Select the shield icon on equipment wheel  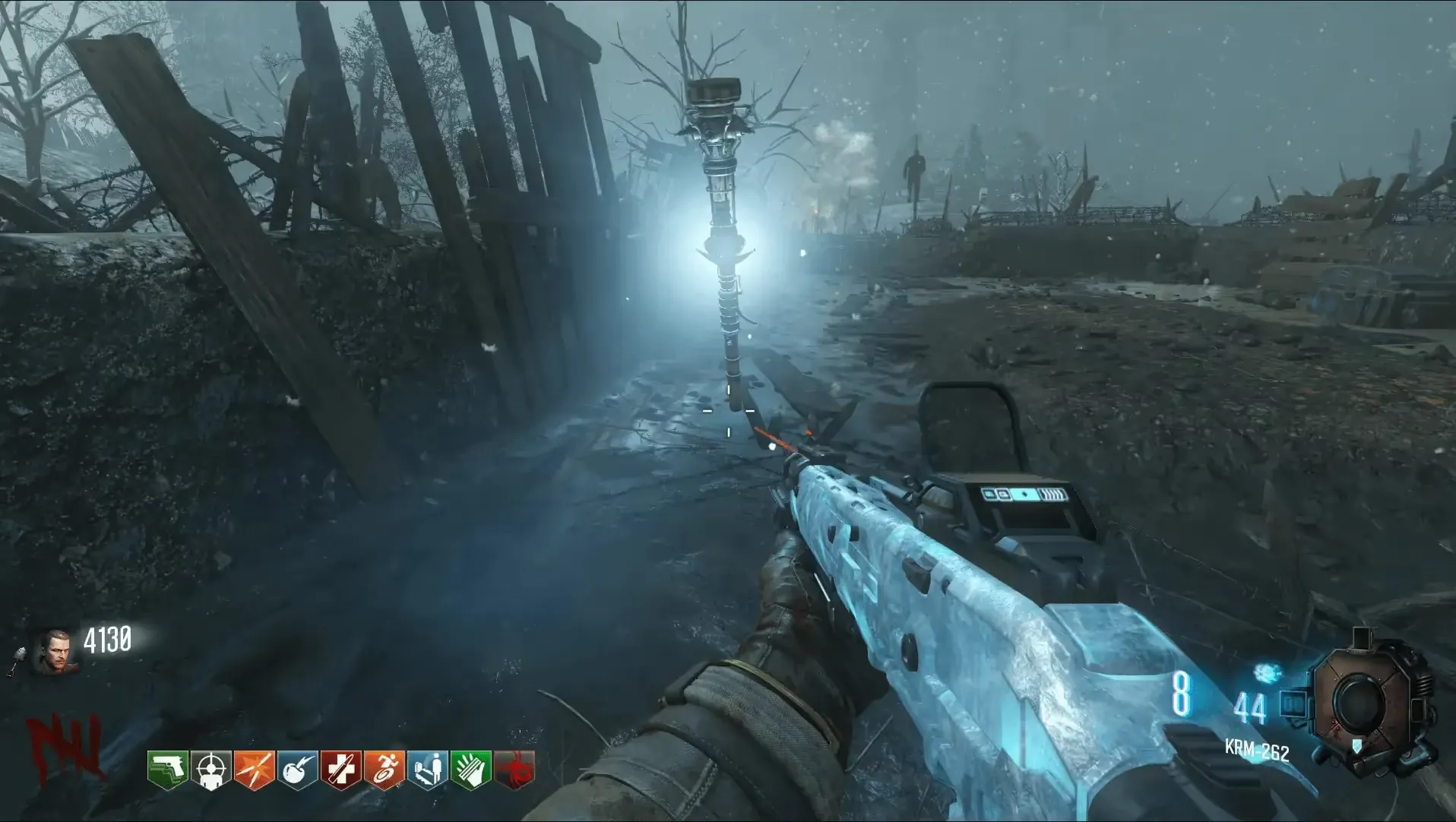1356,745
